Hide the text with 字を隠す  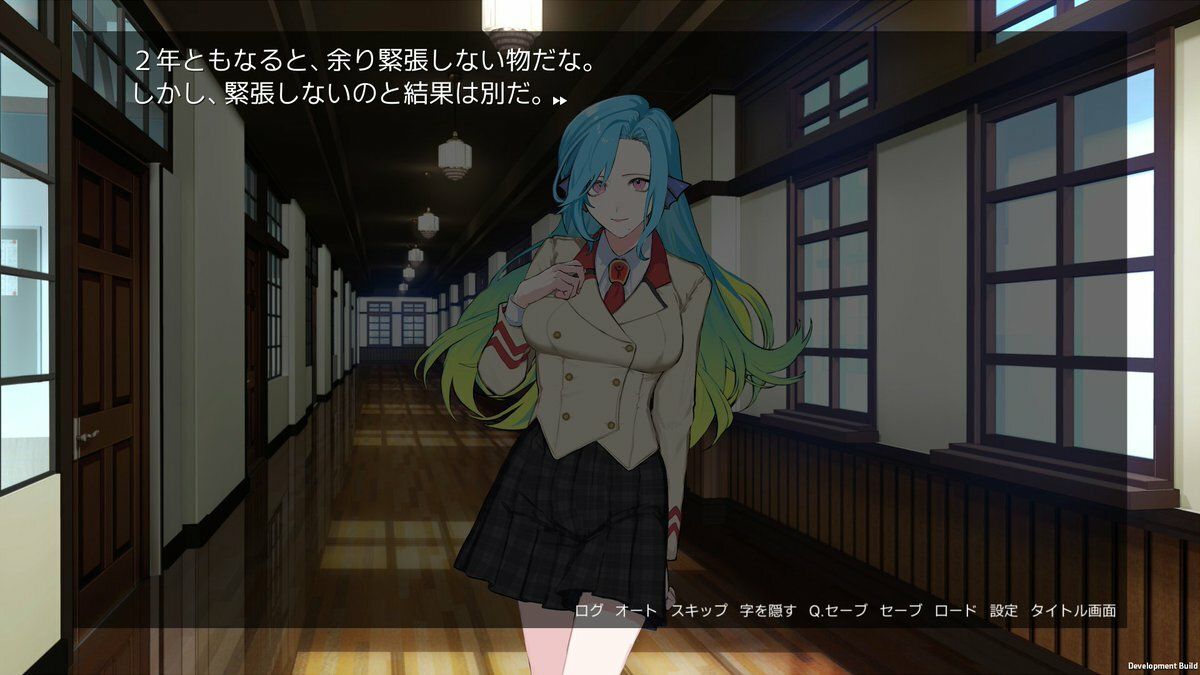(768, 610)
